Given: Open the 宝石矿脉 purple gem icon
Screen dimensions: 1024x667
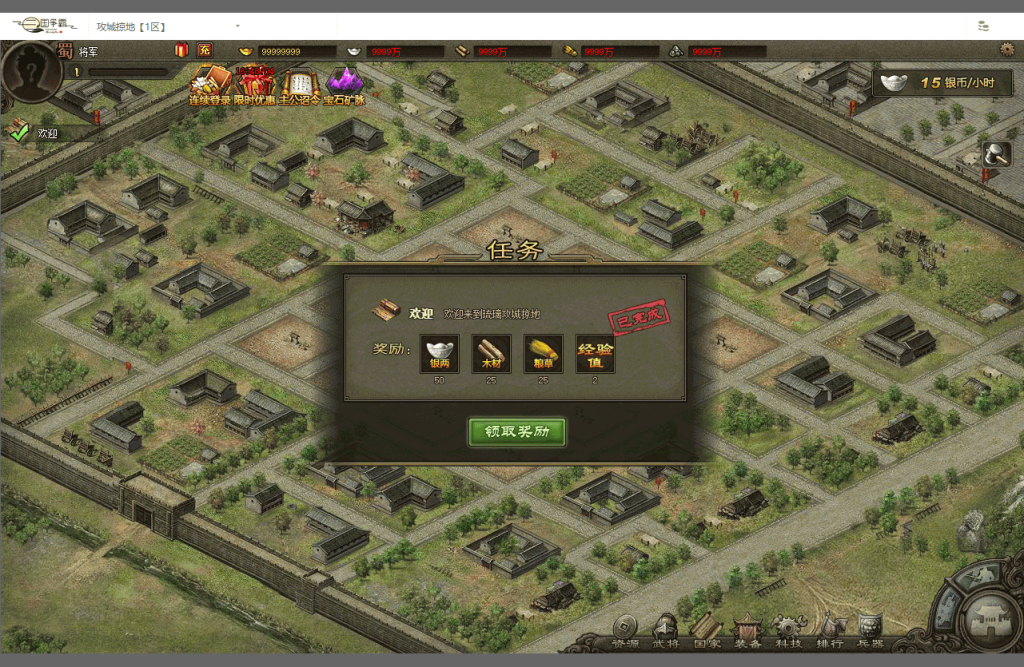Looking at the screenshot, I should pyautogui.click(x=344, y=84).
